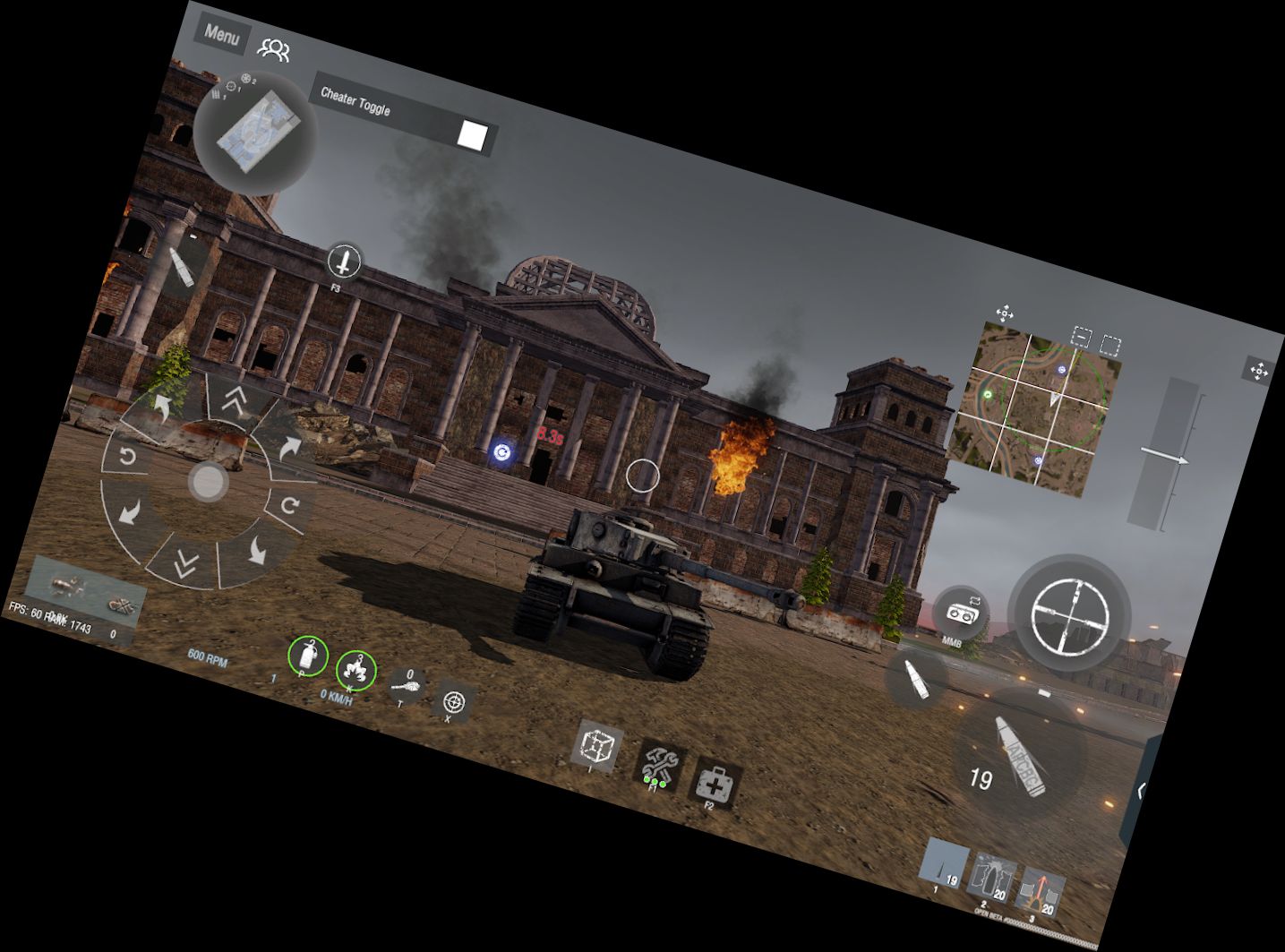Enable the Cheater Toggle checkbox
1285x952 pixels.
tap(472, 134)
